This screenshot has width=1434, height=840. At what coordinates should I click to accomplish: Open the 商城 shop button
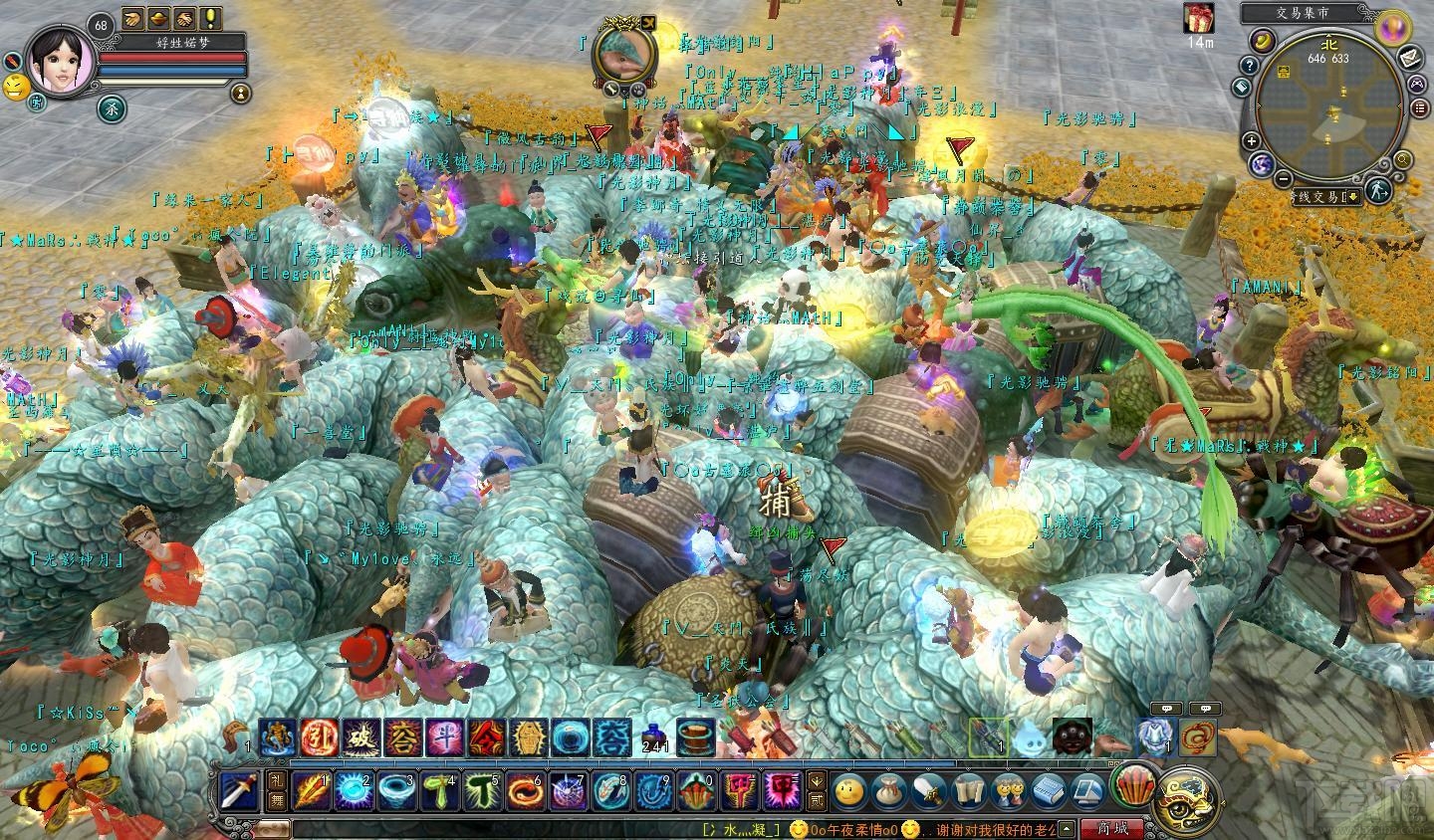1111,828
